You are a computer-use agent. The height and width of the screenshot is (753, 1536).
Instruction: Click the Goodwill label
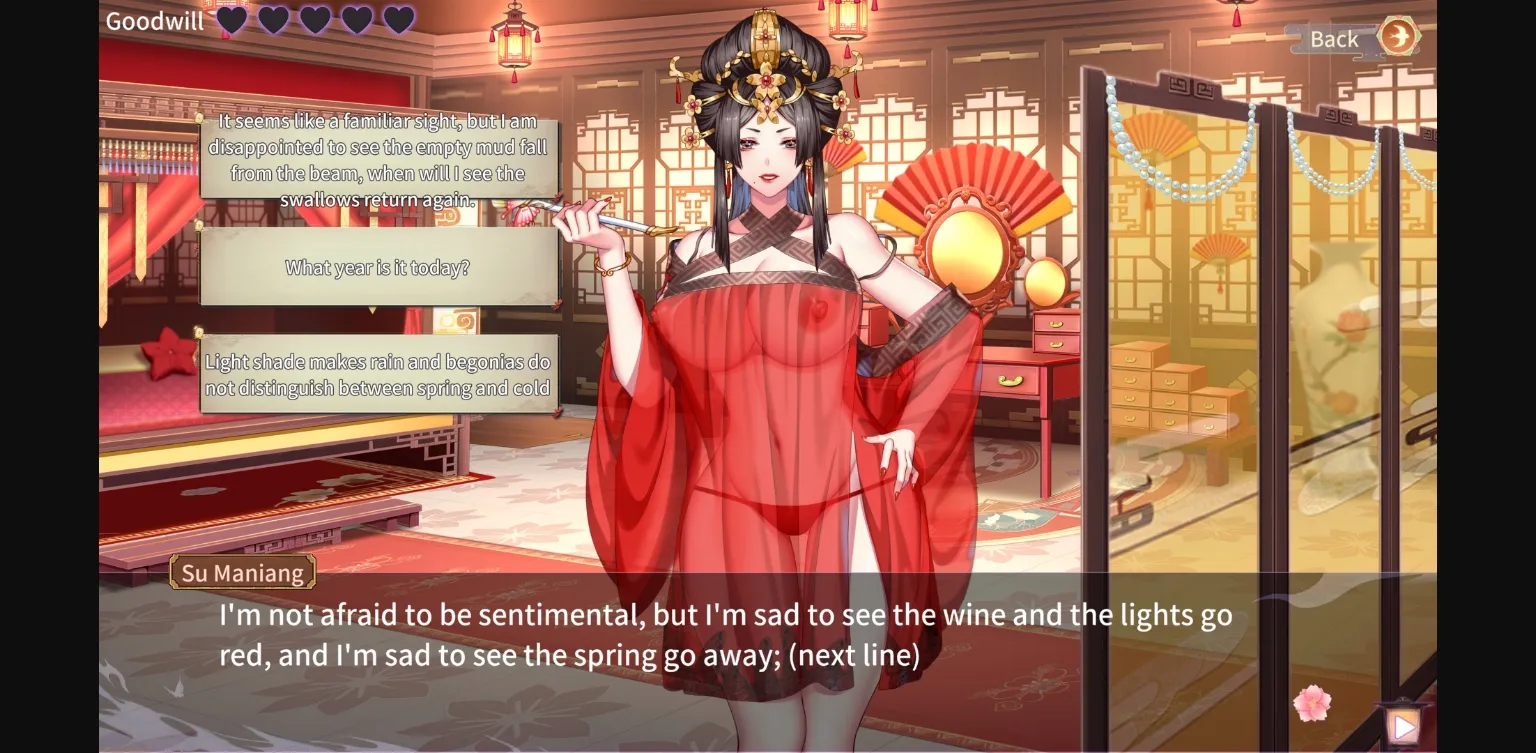153,20
